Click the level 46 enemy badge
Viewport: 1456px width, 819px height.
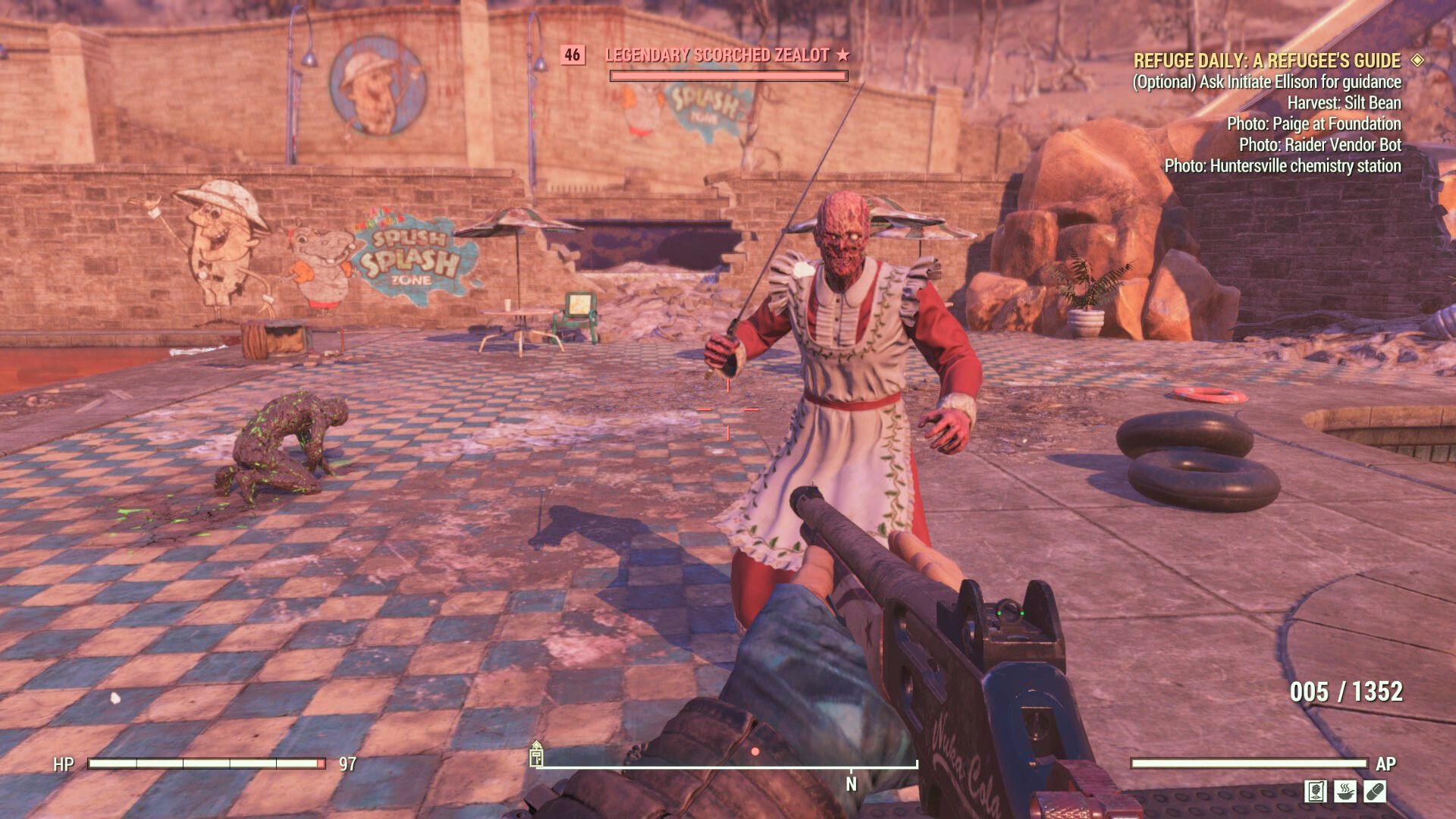pyautogui.click(x=573, y=54)
